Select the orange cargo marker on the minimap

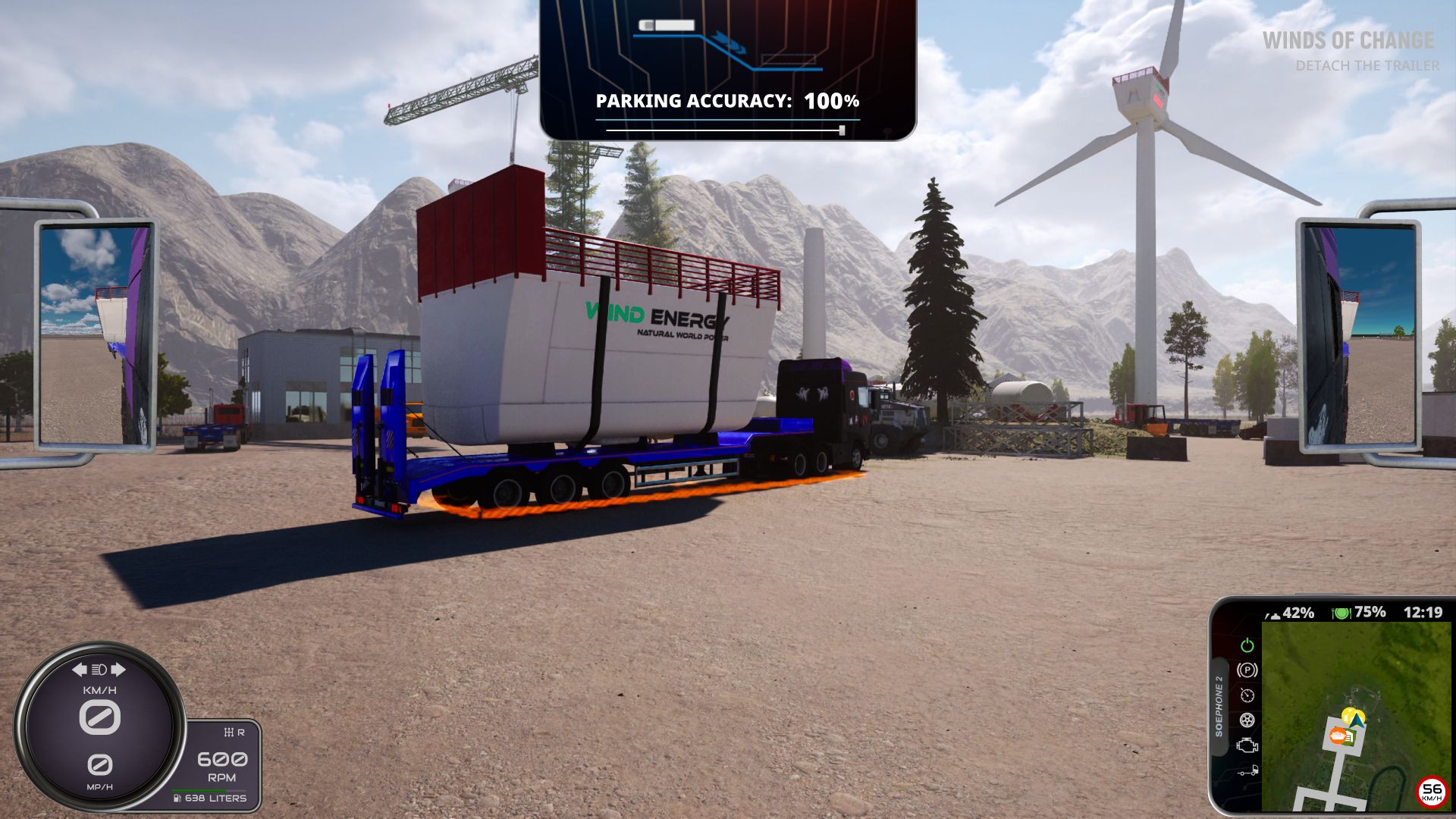1339,736
